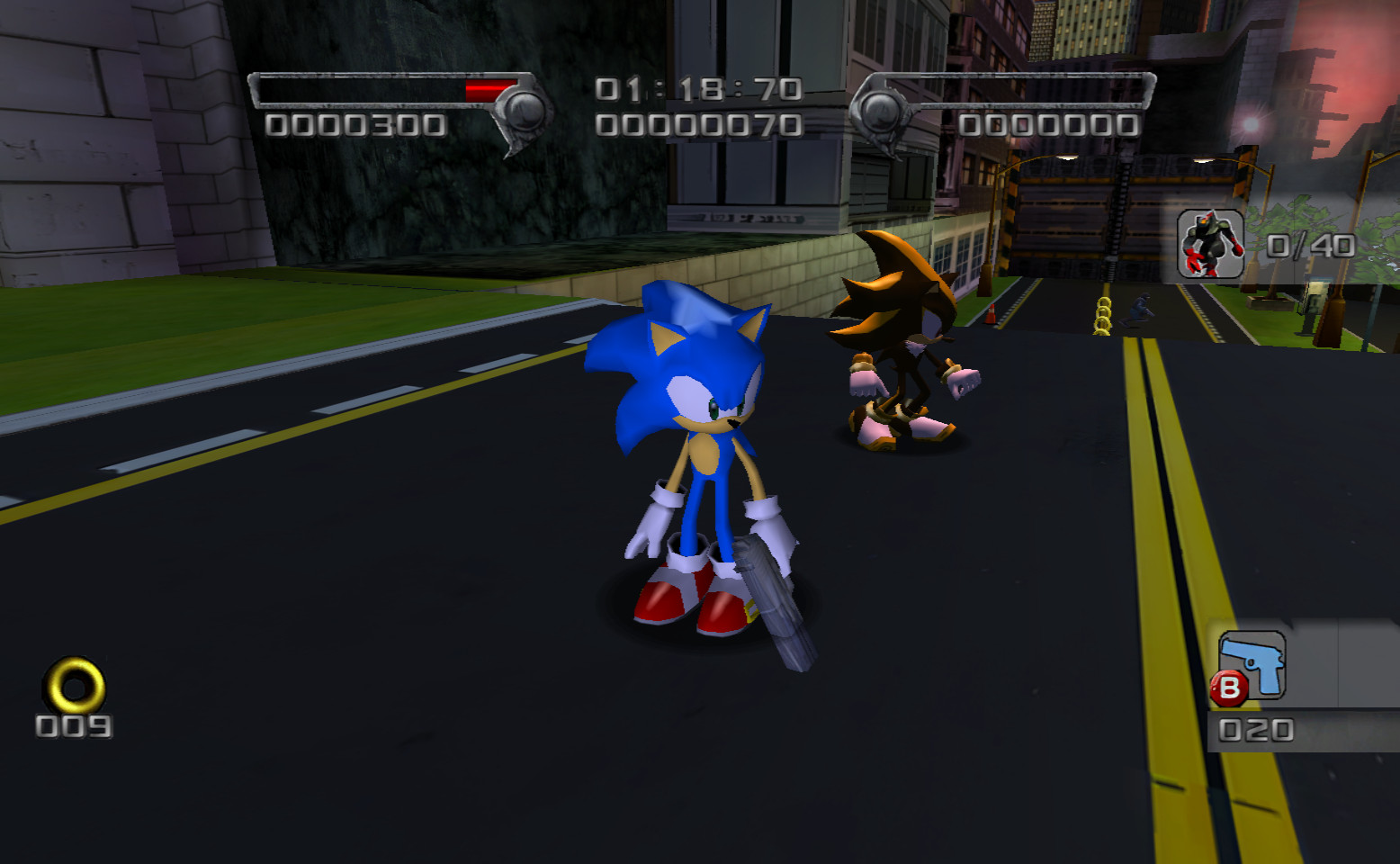Click the ring counter reading 009
Image resolution: width=1400 pixels, height=864 pixels.
click(x=72, y=724)
